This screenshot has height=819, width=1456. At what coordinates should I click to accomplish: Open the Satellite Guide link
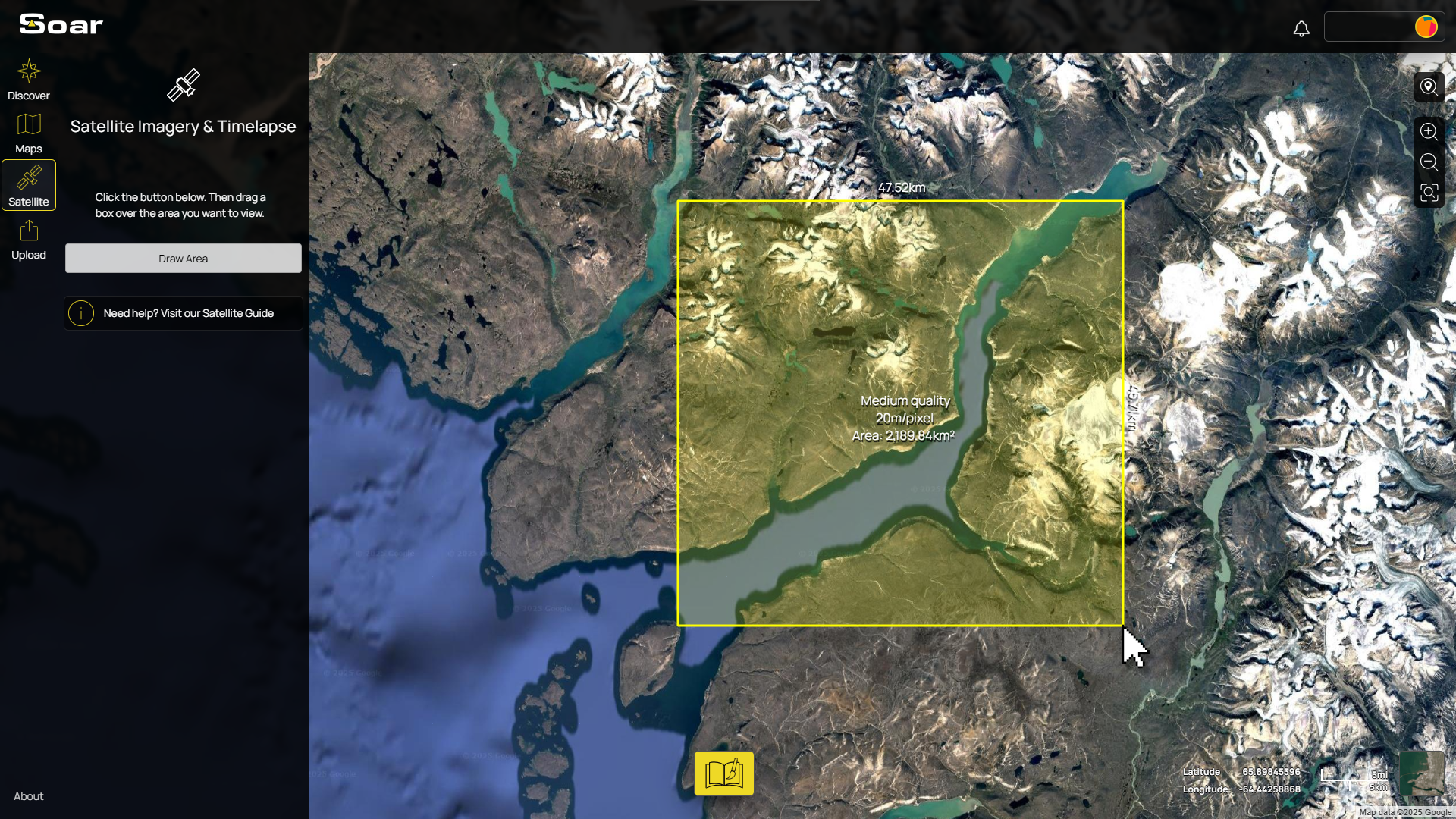coord(238,313)
